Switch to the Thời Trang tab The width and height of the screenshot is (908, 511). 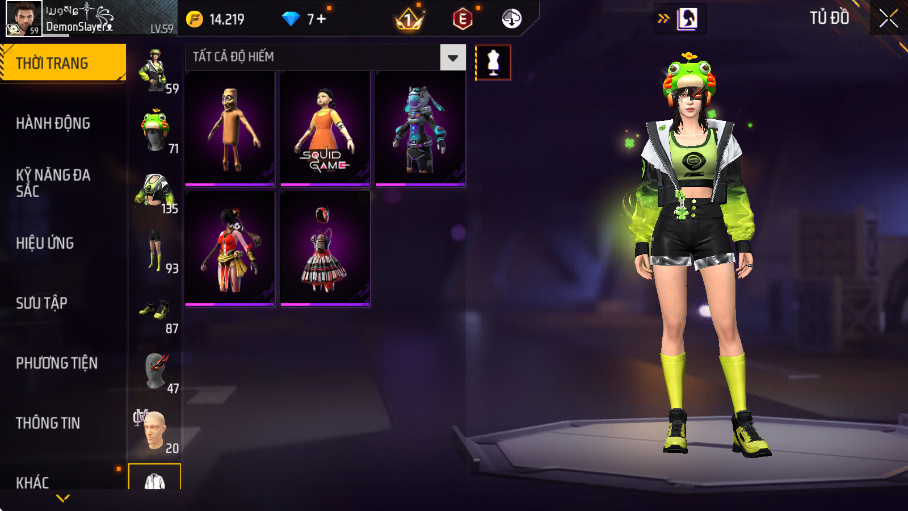click(62, 63)
